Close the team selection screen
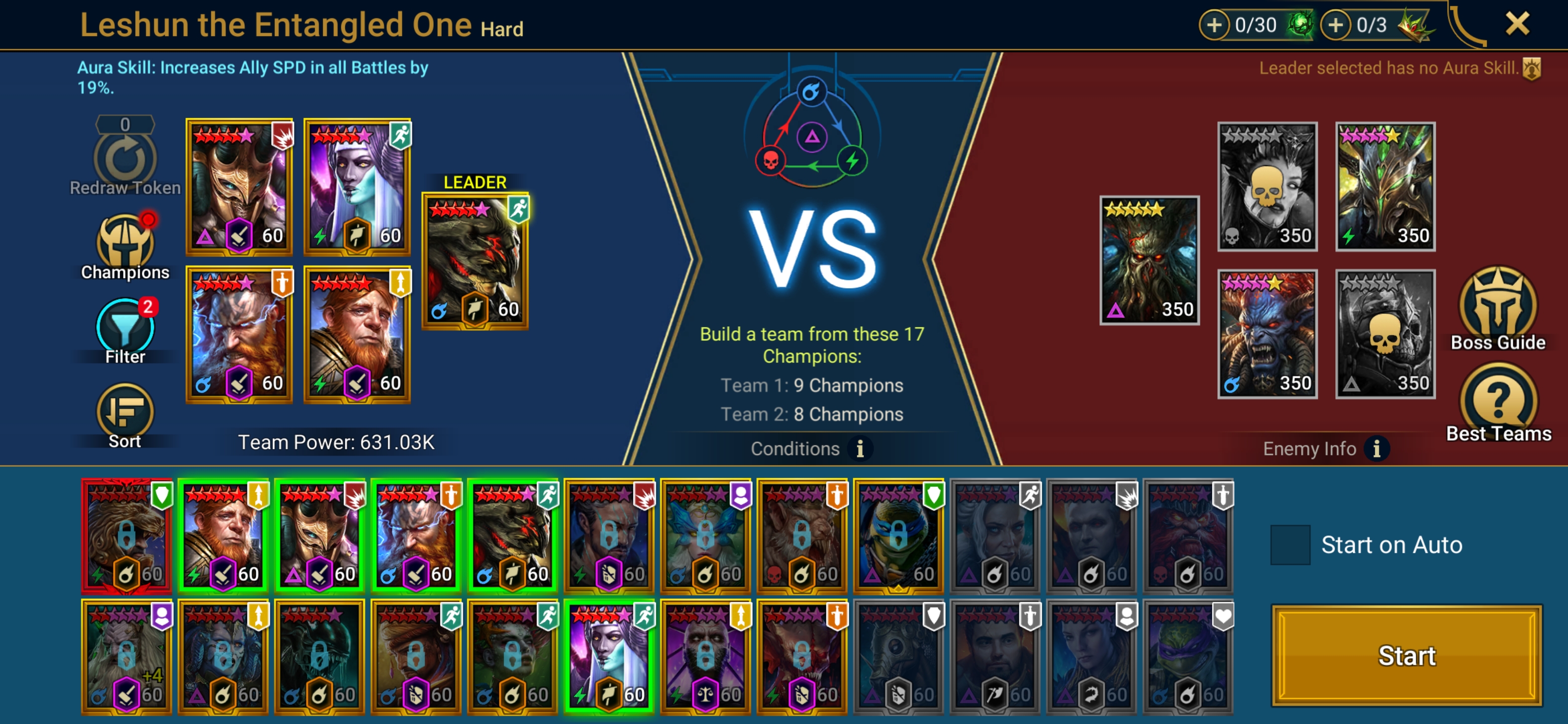Image resolution: width=1568 pixels, height=724 pixels. click(1516, 24)
